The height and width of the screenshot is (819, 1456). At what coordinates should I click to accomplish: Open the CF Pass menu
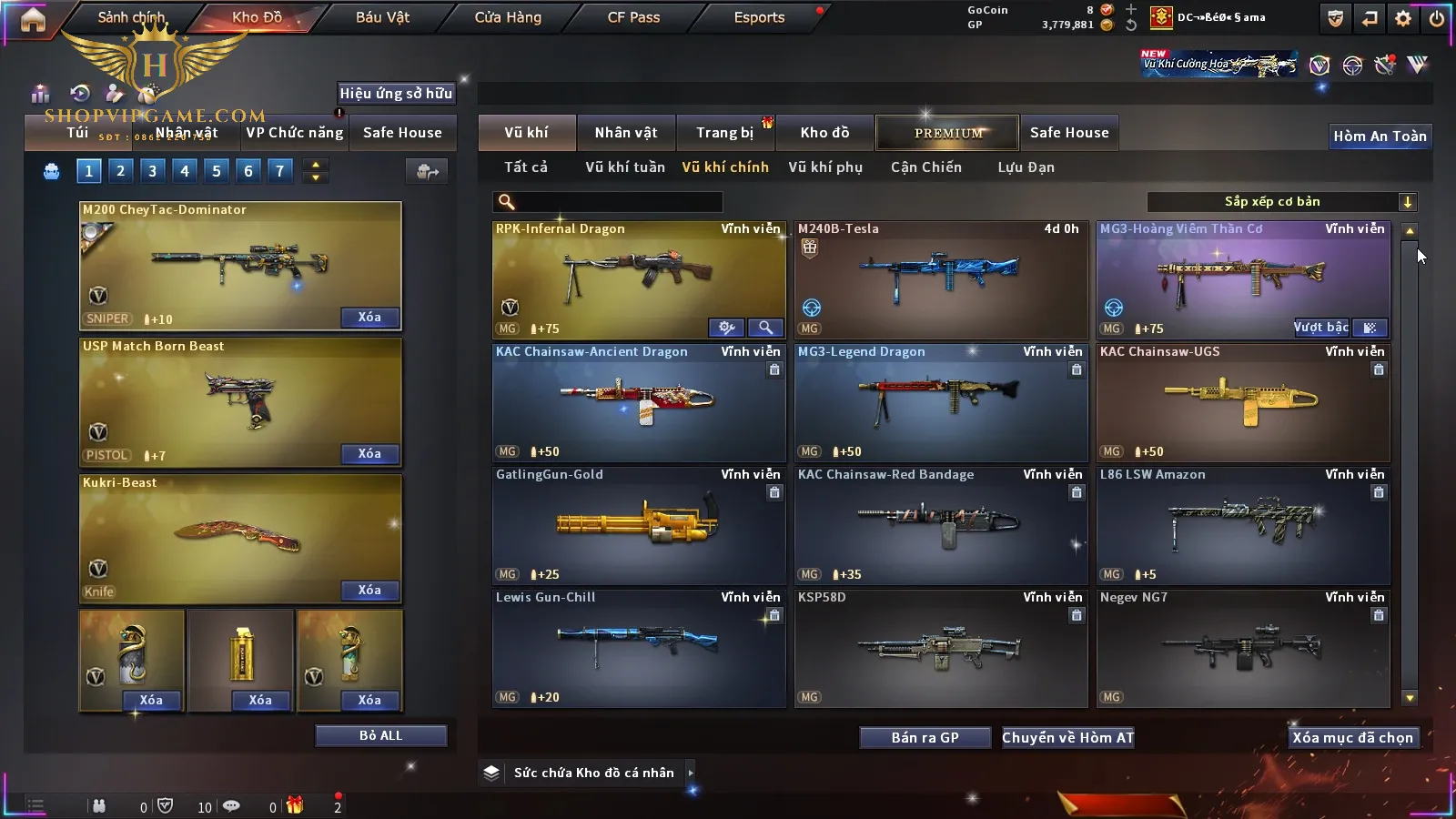coord(633,17)
